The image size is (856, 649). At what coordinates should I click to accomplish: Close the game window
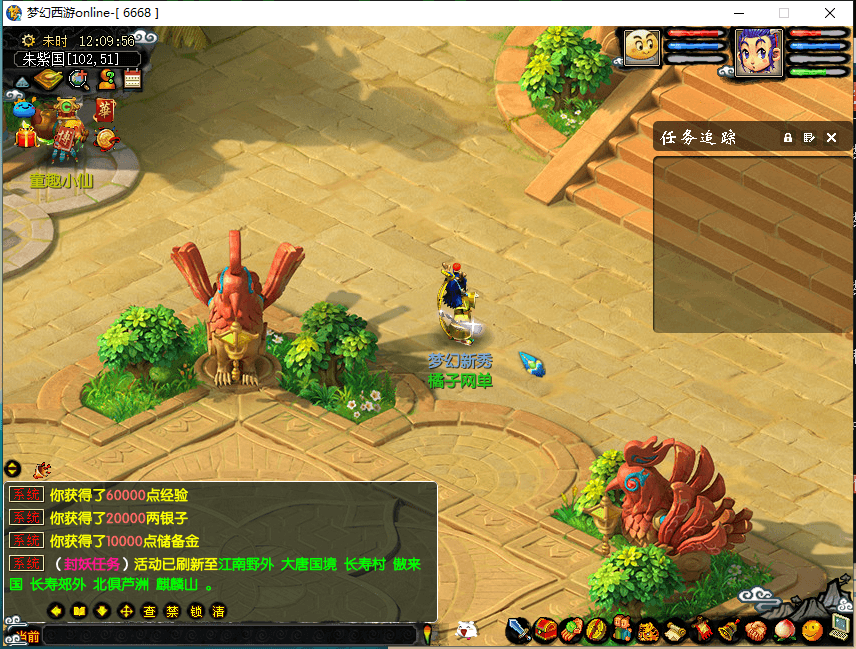click(x=829, y=13)
